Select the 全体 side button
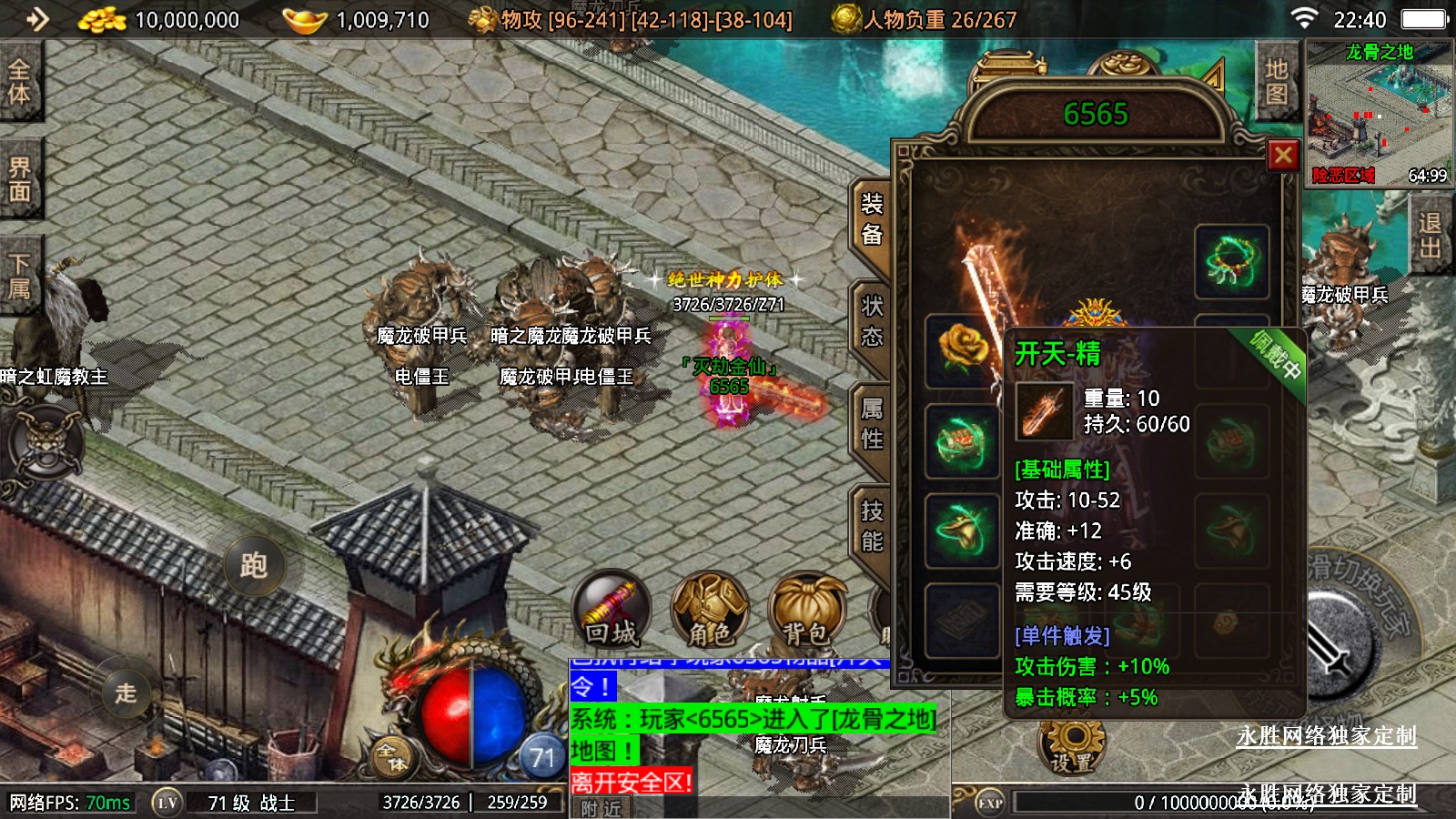1456x819 pixels. (20, 81)
